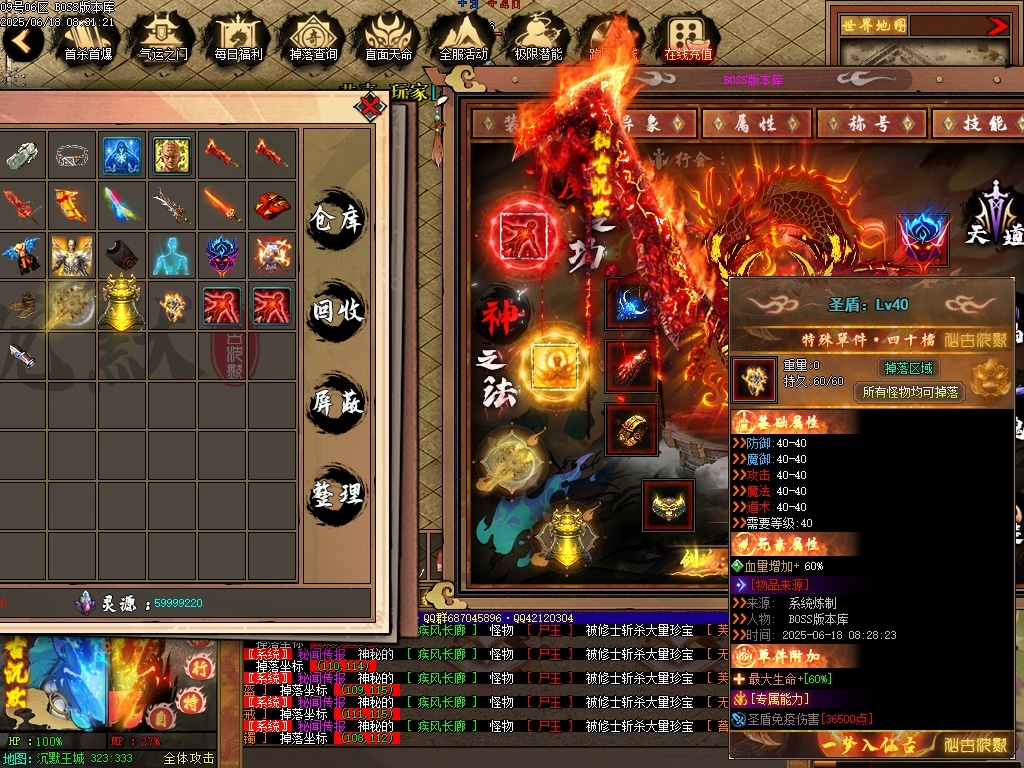Select the golden bell item in the bag
The width and height of the screenshot is (1024, 768).
pos(122,304)
